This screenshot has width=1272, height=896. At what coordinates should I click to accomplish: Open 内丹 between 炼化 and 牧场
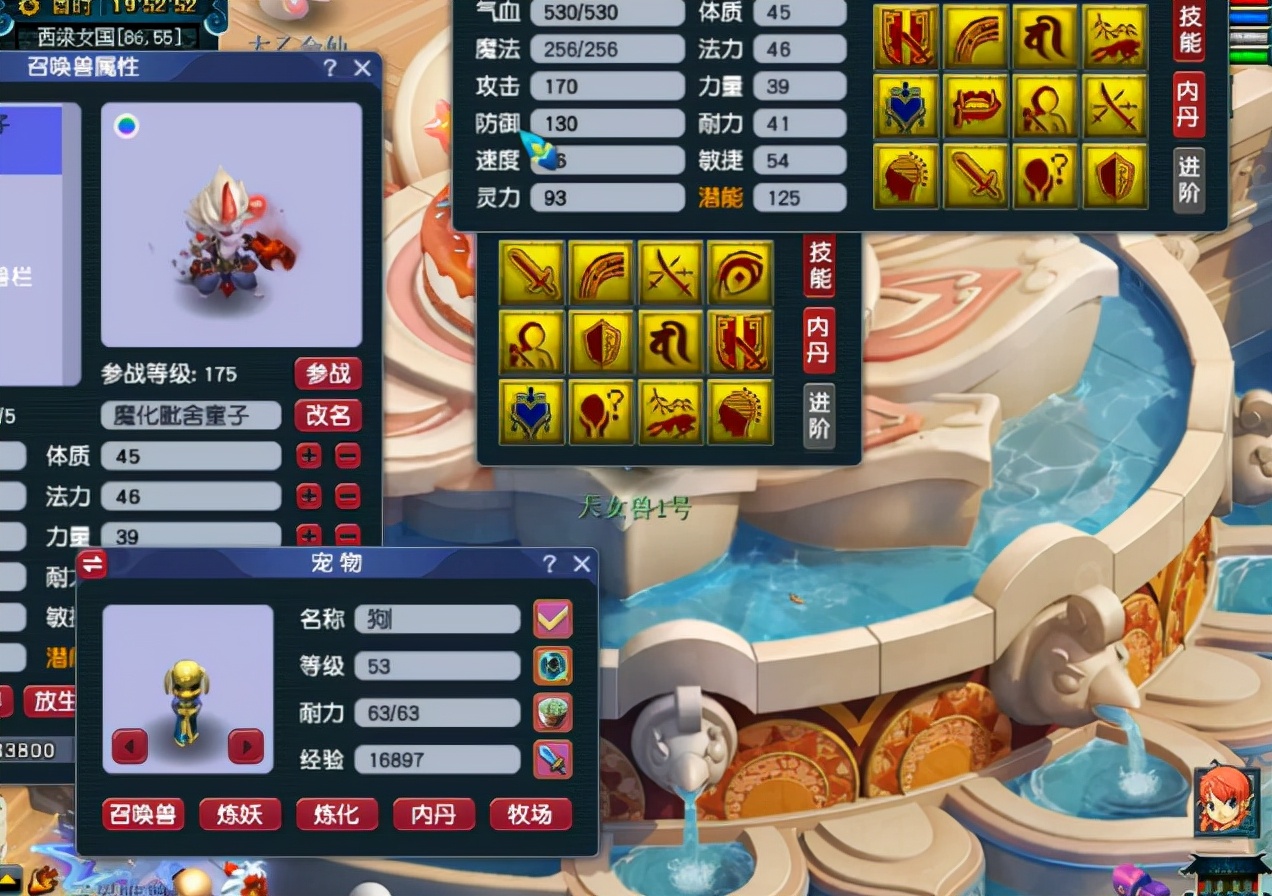434,814
